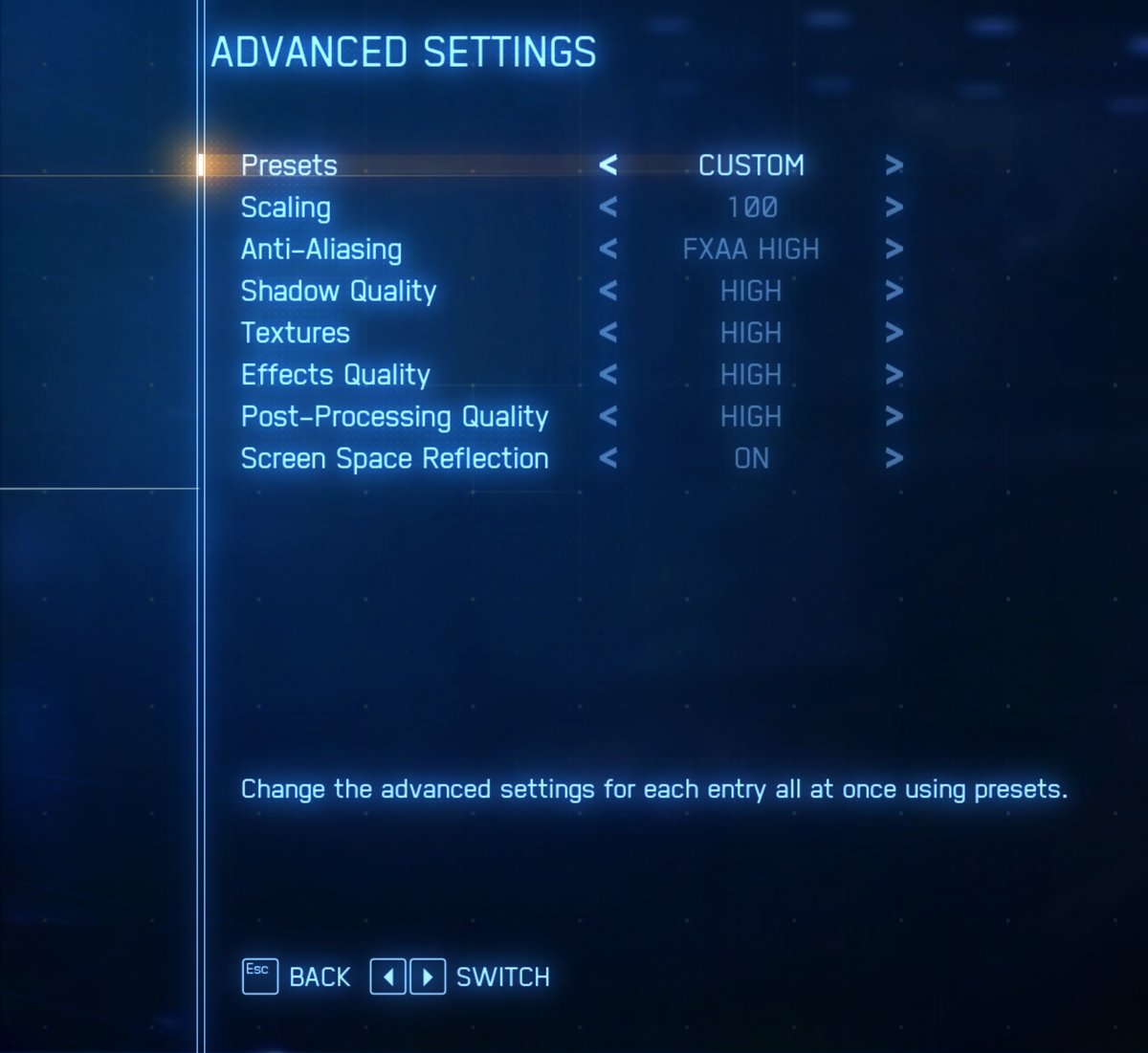The width and height of the screenshot is (1148, 1053).
Task: Increase Scaling with its right arrow
Action: (894, 208)
